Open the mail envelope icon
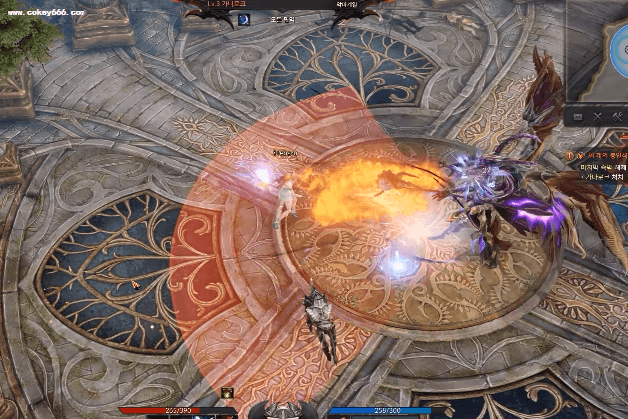628x419 pixels. (579, 117)
